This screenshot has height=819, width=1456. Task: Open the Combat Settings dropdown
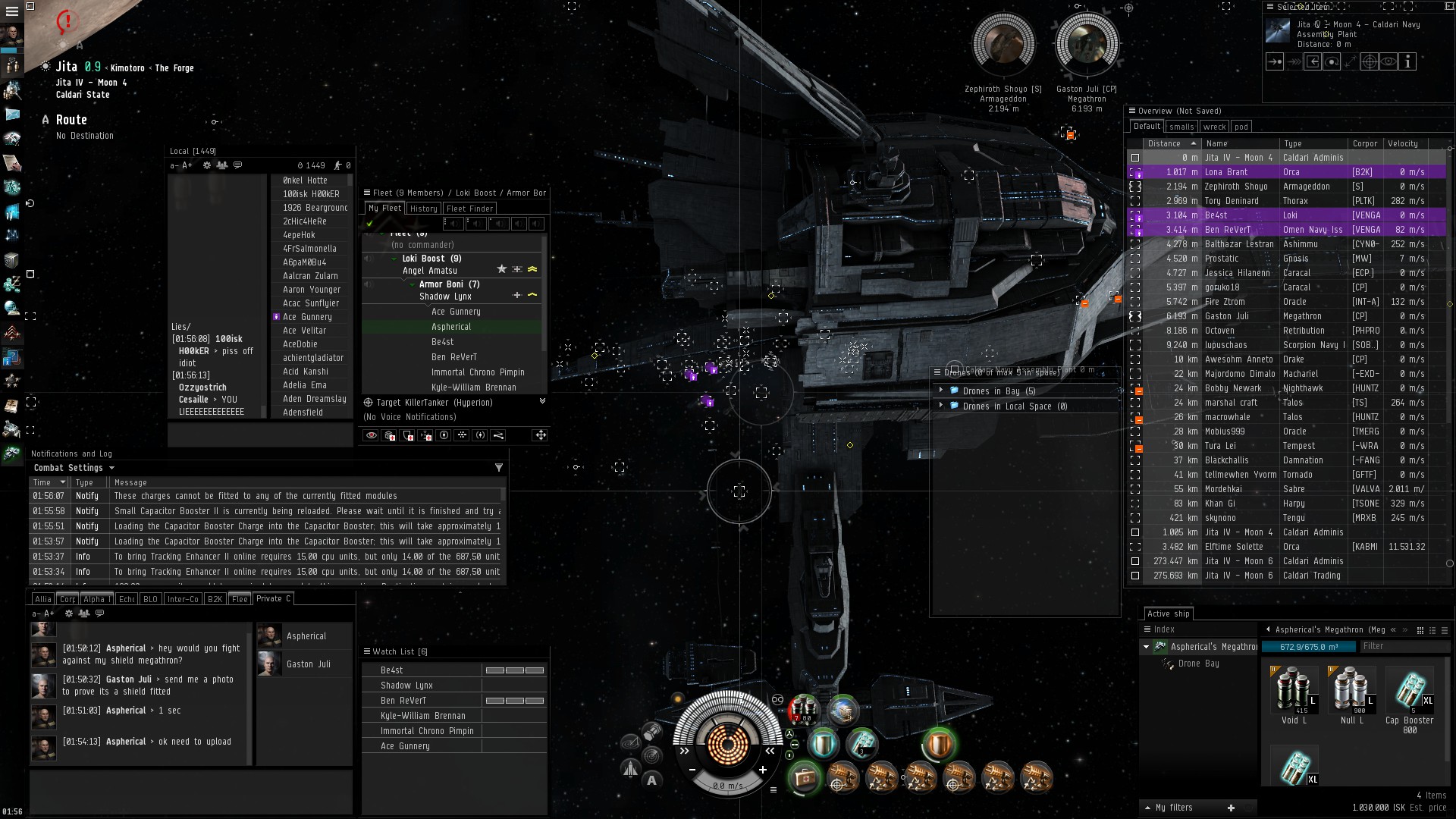(x=74, y=468)
